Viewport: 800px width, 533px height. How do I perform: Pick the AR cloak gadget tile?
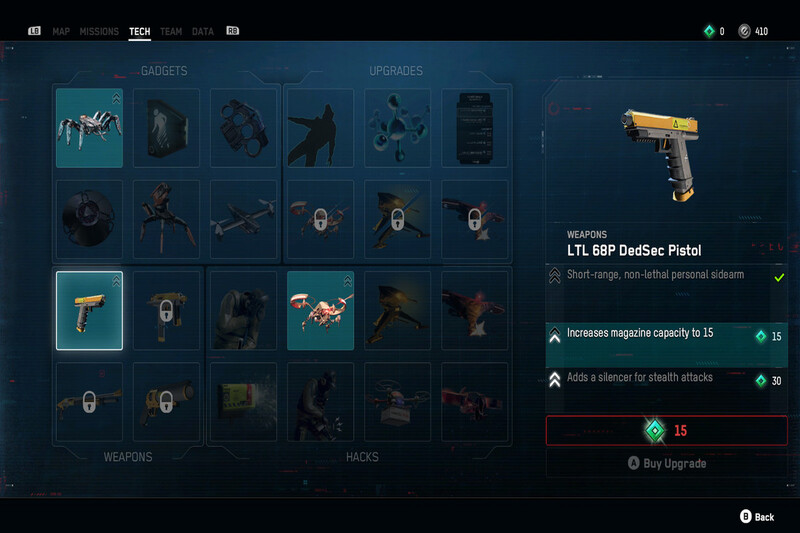click(166, 128)
